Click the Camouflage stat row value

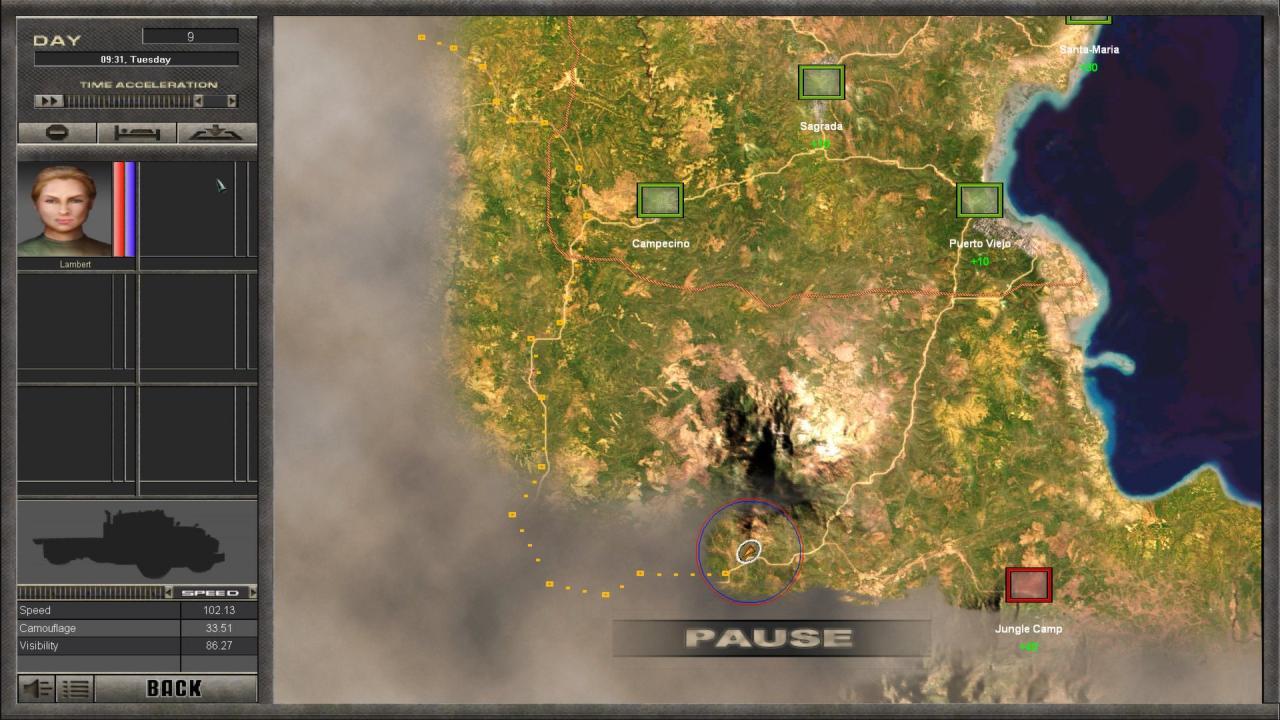point(218,627)
